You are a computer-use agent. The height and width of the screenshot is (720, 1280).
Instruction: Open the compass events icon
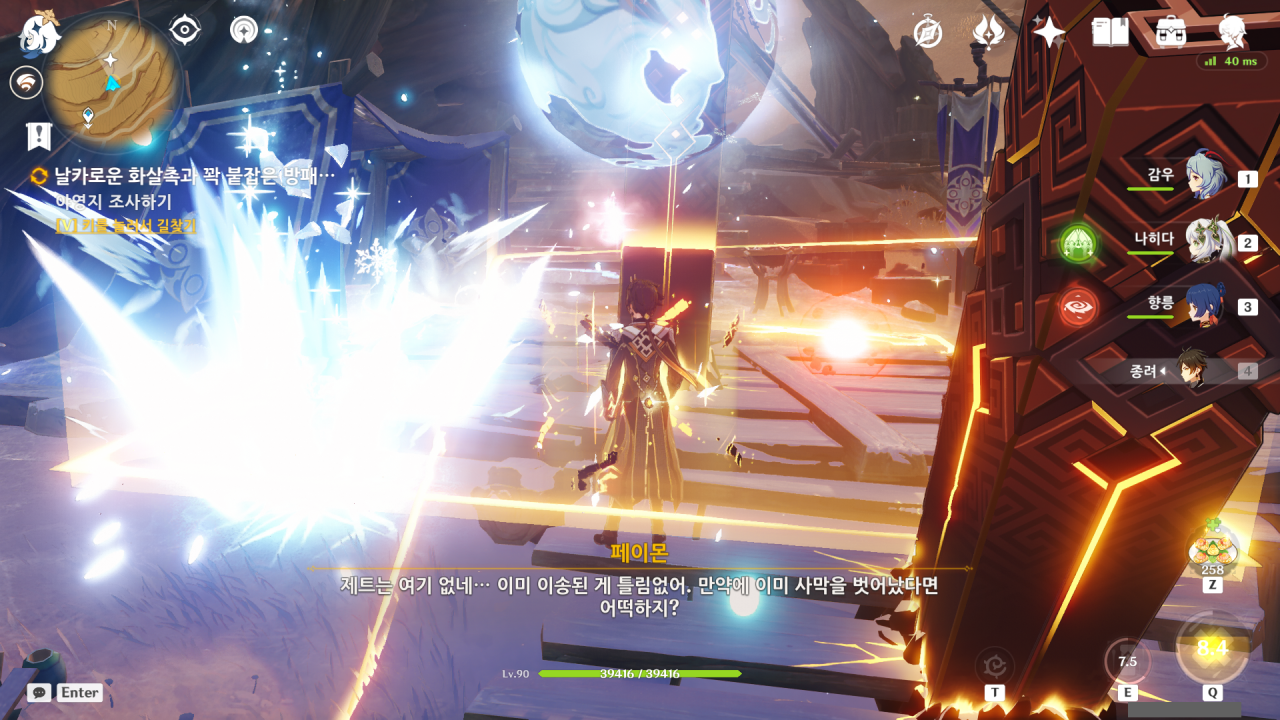point(928,33)
